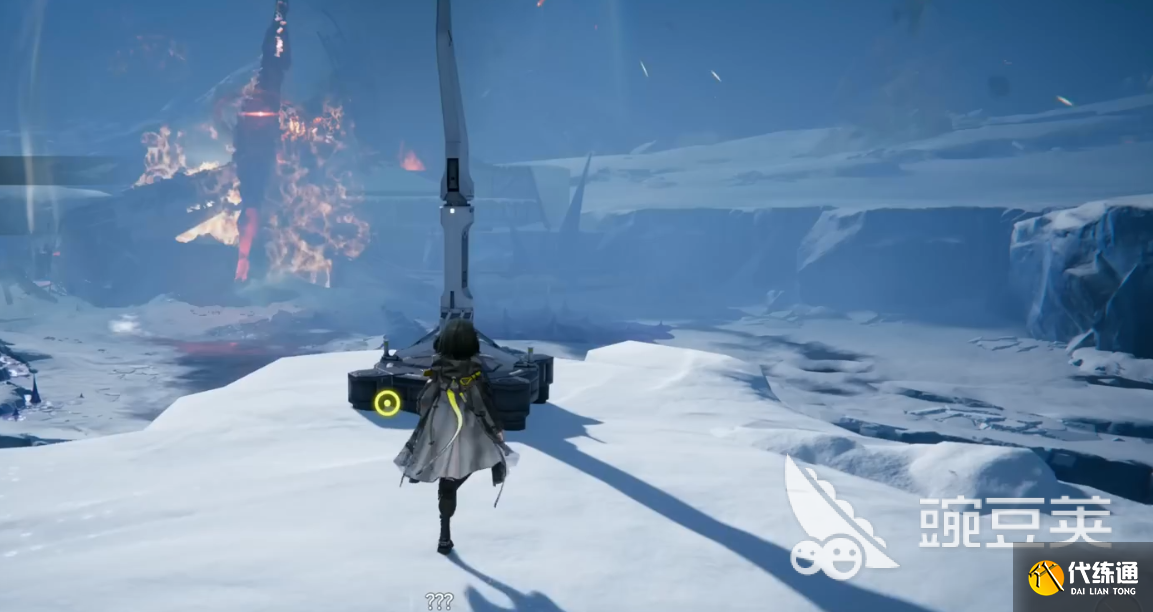Select the yellow circular interaction marker
Viewport: 1153px width, 612px height.
pos(387,403)
